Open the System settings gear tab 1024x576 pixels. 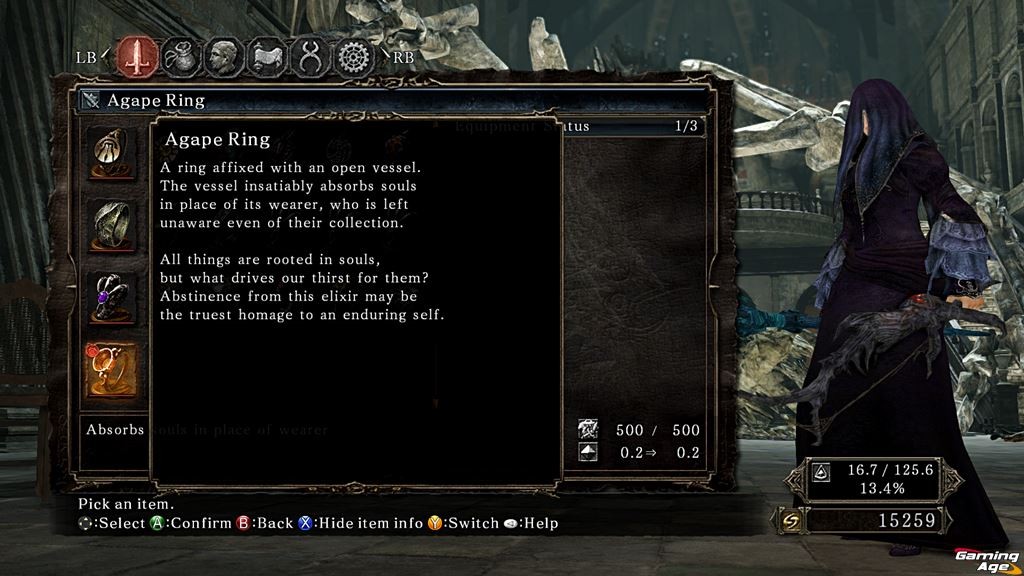[x=352, y=57]
